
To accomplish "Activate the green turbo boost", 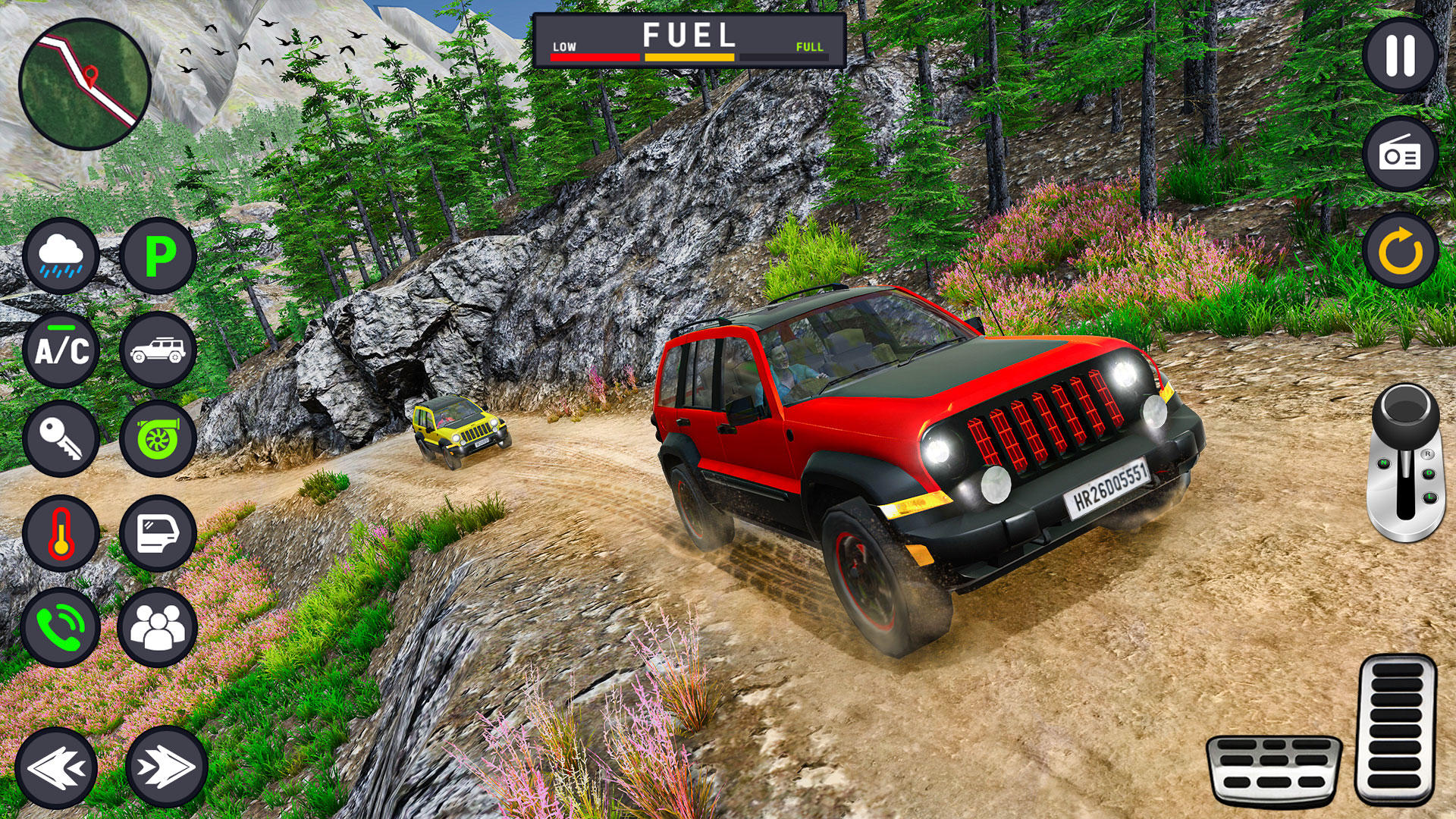I will [158, 439].
